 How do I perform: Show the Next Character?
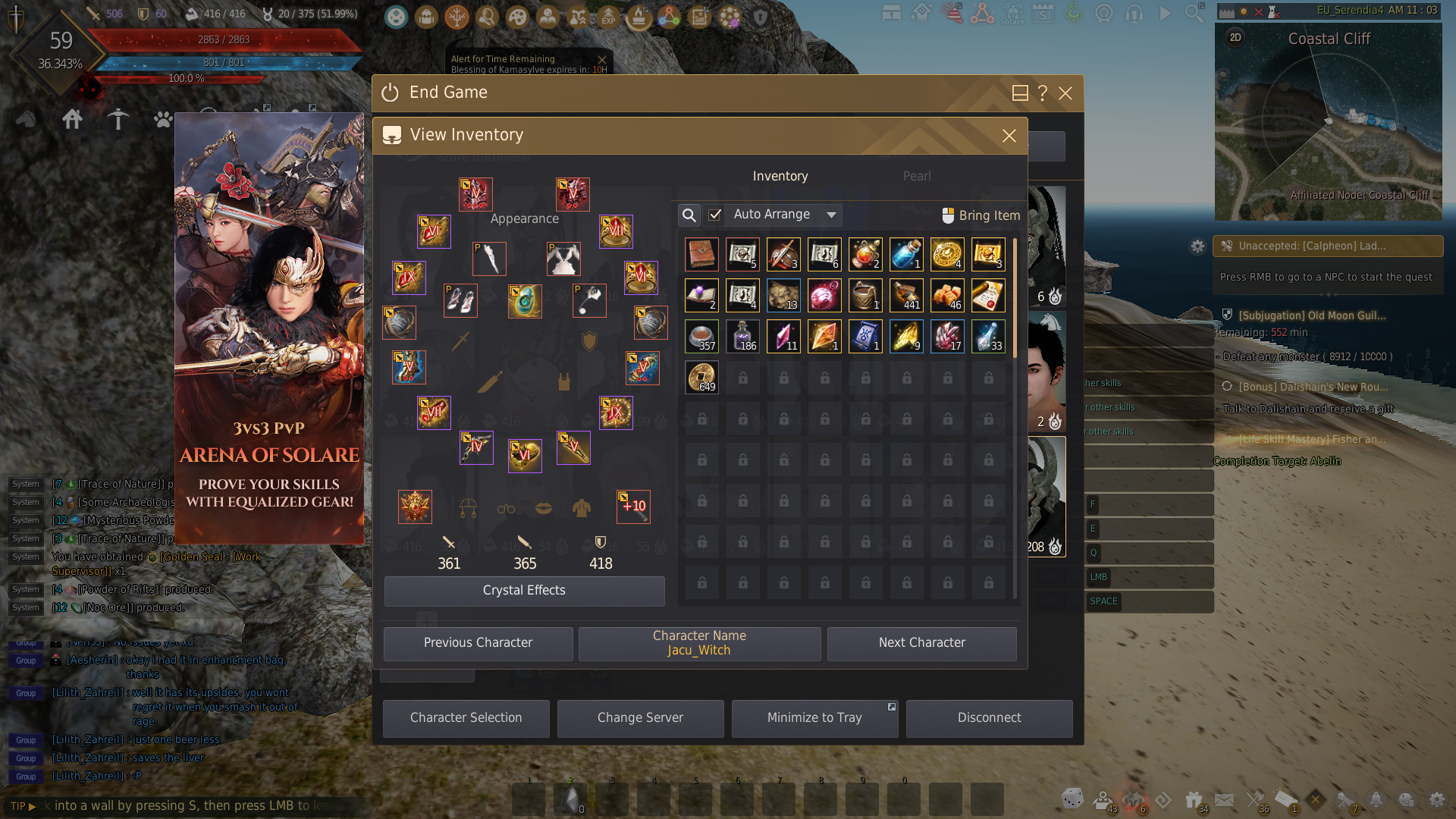921,643
